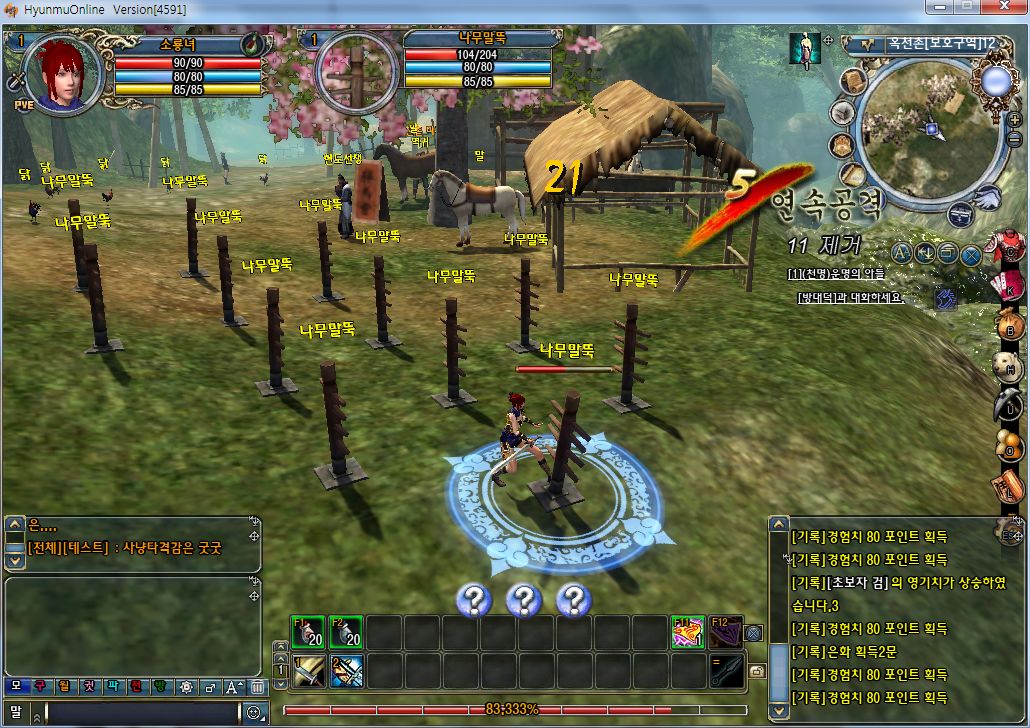Image resolution: width=1030 pixels, height=728 pixels.
Task: Open the chat emoticon picker
Action: [x=254, y=712]
